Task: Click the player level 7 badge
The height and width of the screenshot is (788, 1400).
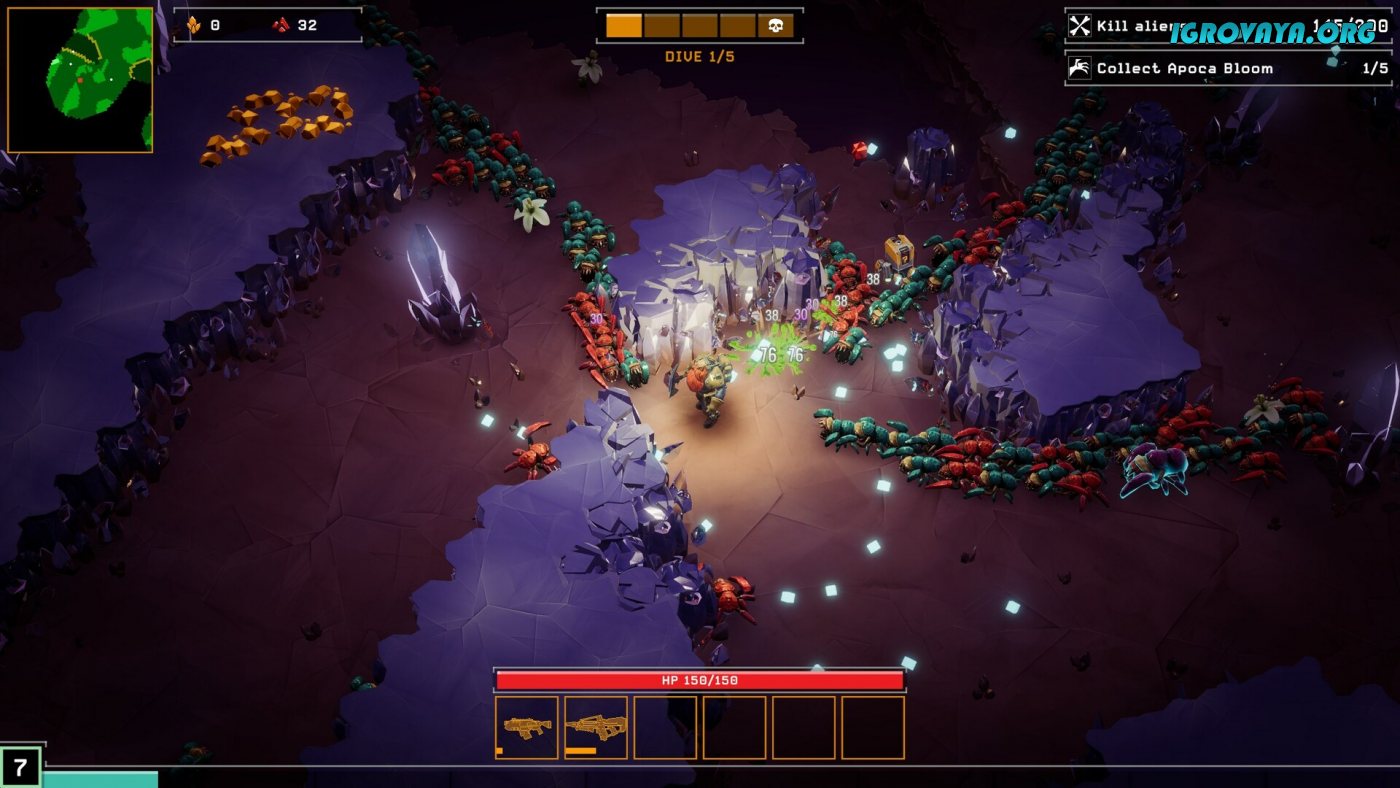Action: (x=20, y=767)
